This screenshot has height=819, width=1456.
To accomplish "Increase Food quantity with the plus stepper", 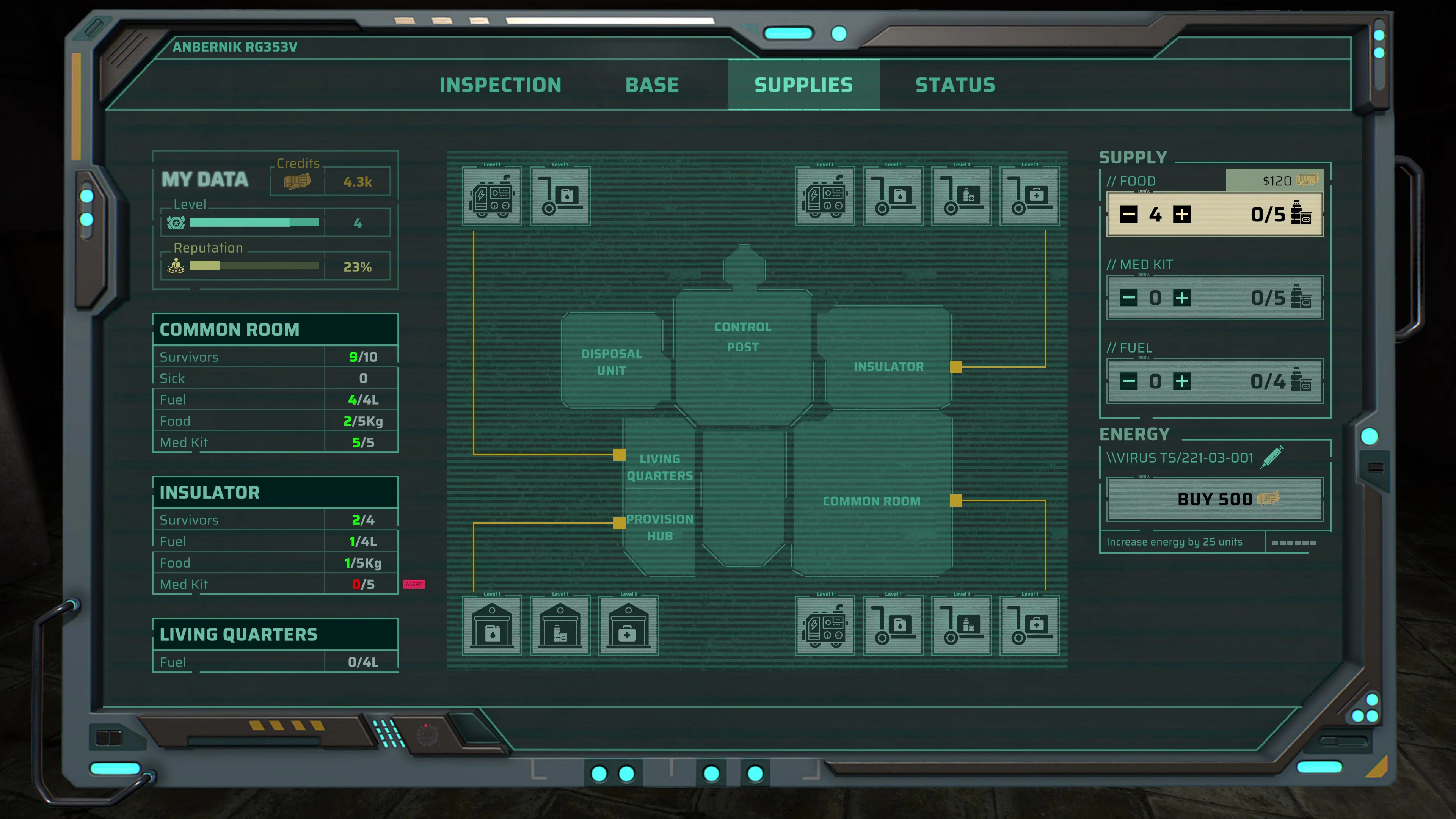I will pos(1182,215).
